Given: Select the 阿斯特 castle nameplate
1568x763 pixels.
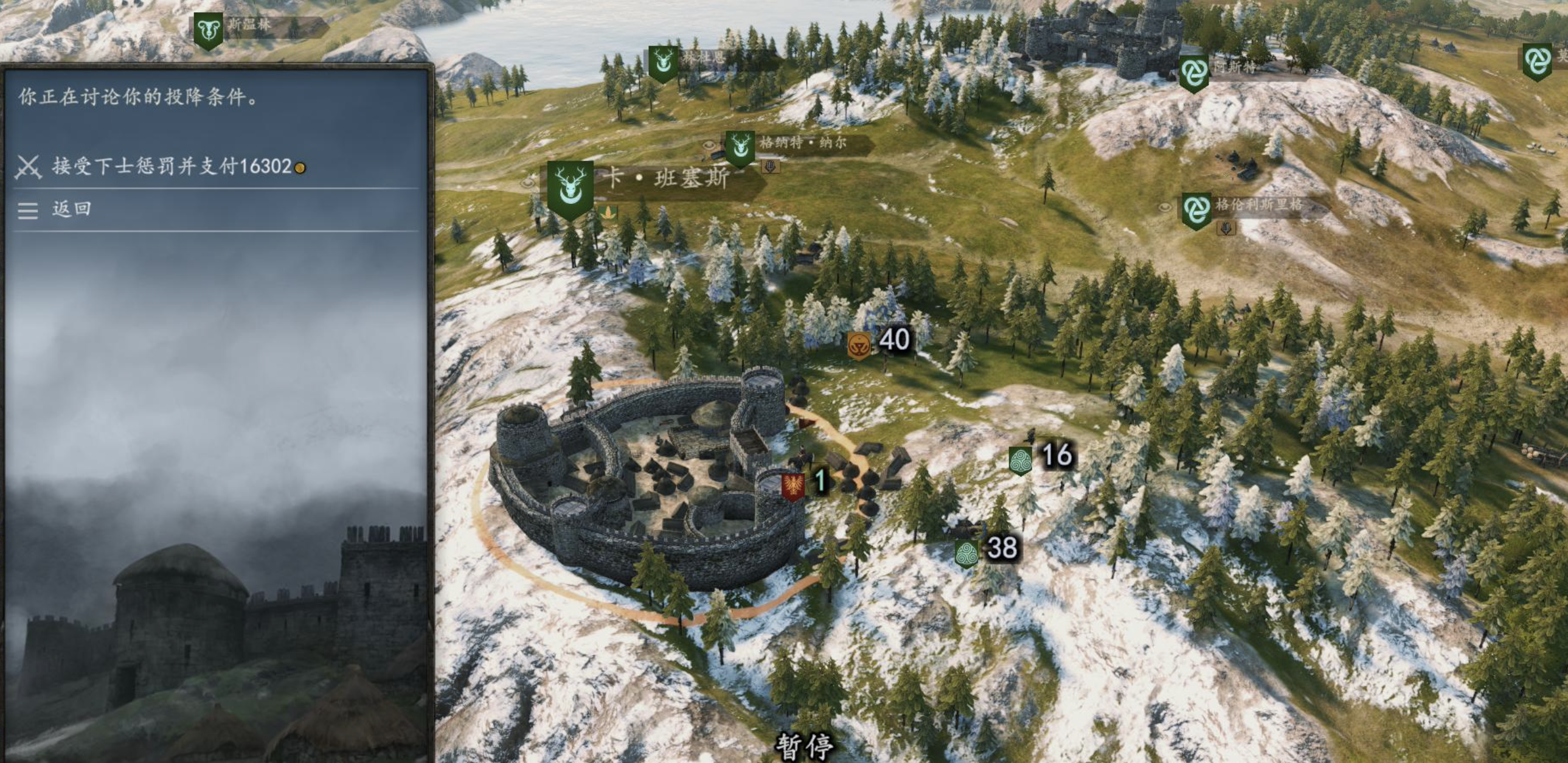Looking at the screenshot, I should click(1235, 68).
